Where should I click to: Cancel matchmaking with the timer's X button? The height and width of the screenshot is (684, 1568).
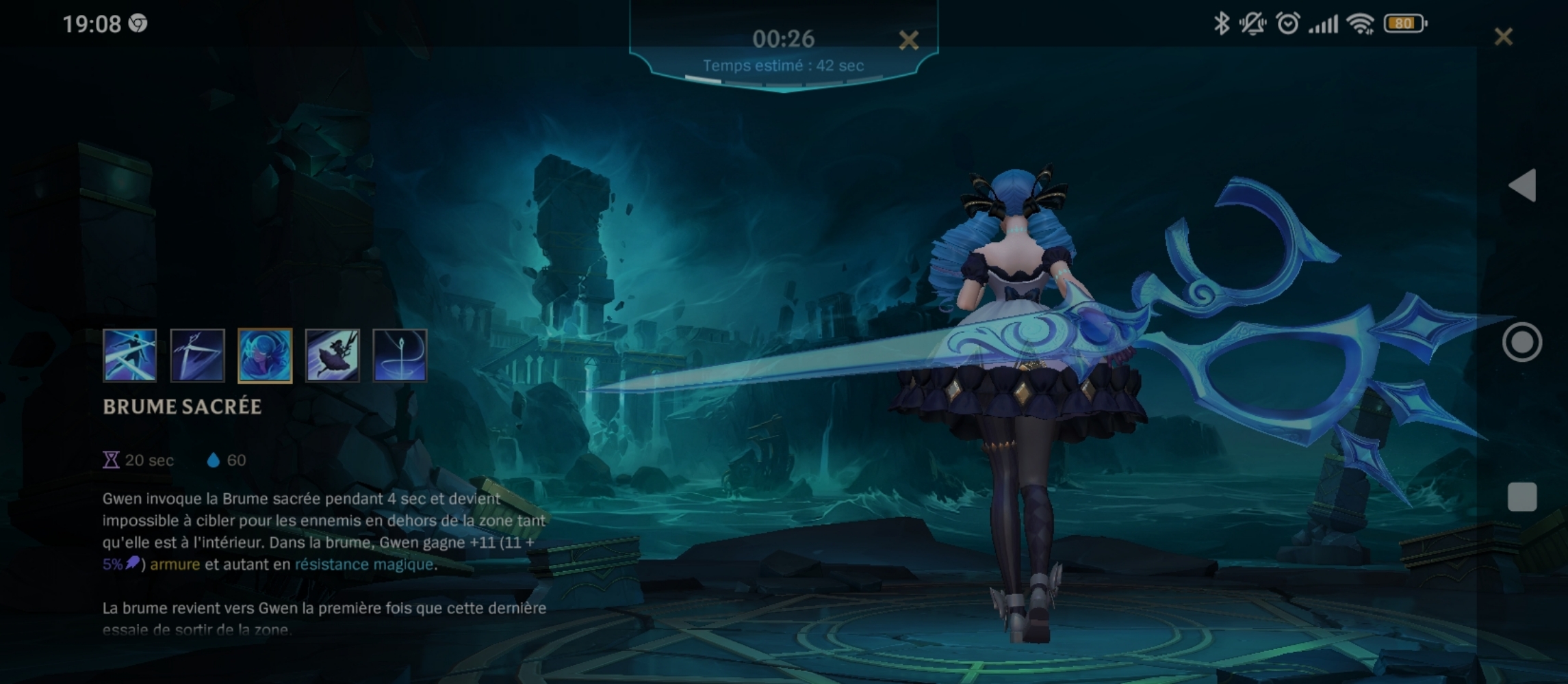click(908, 40)
